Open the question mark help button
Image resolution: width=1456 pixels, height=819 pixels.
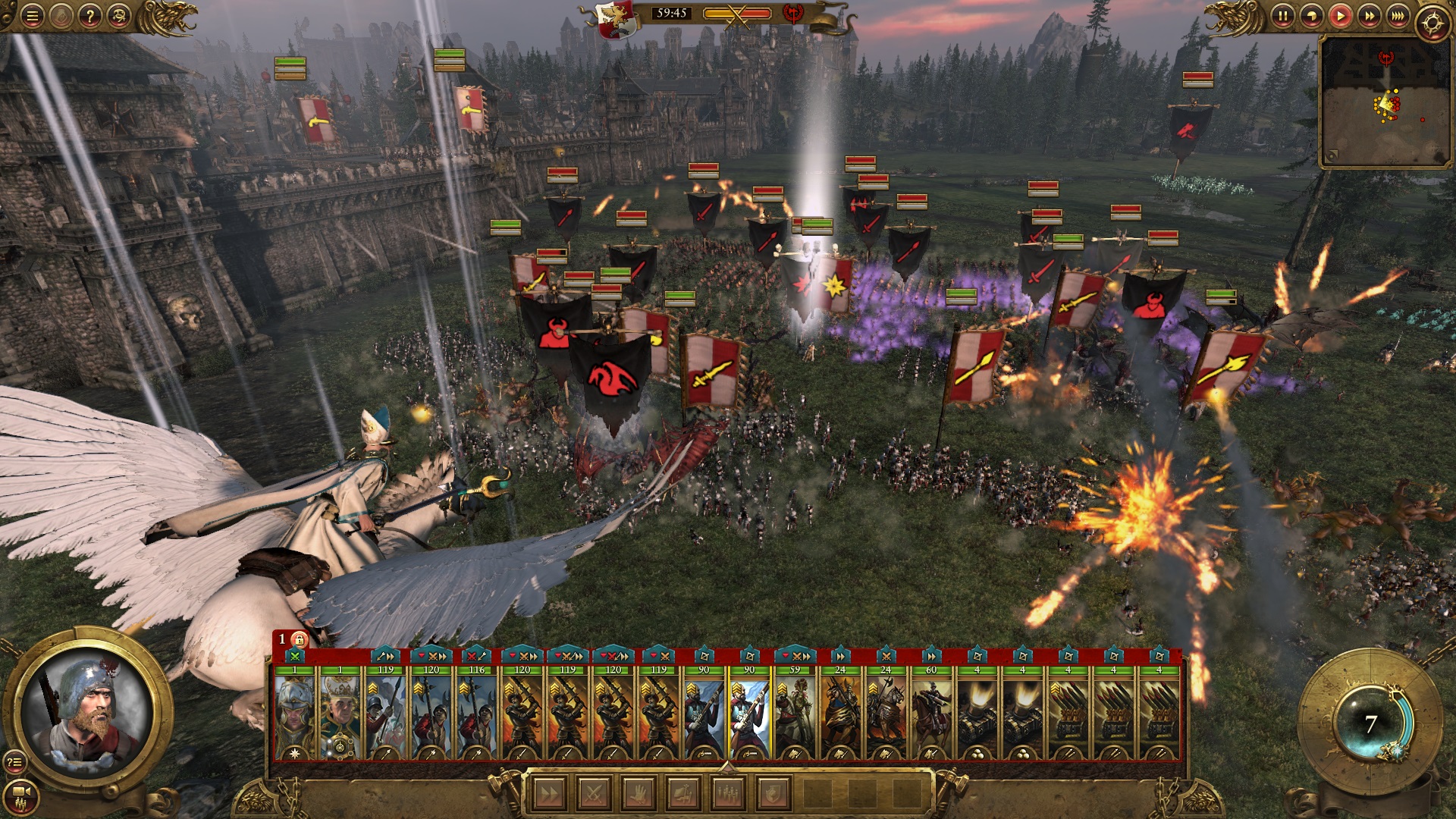click(89, 16)
